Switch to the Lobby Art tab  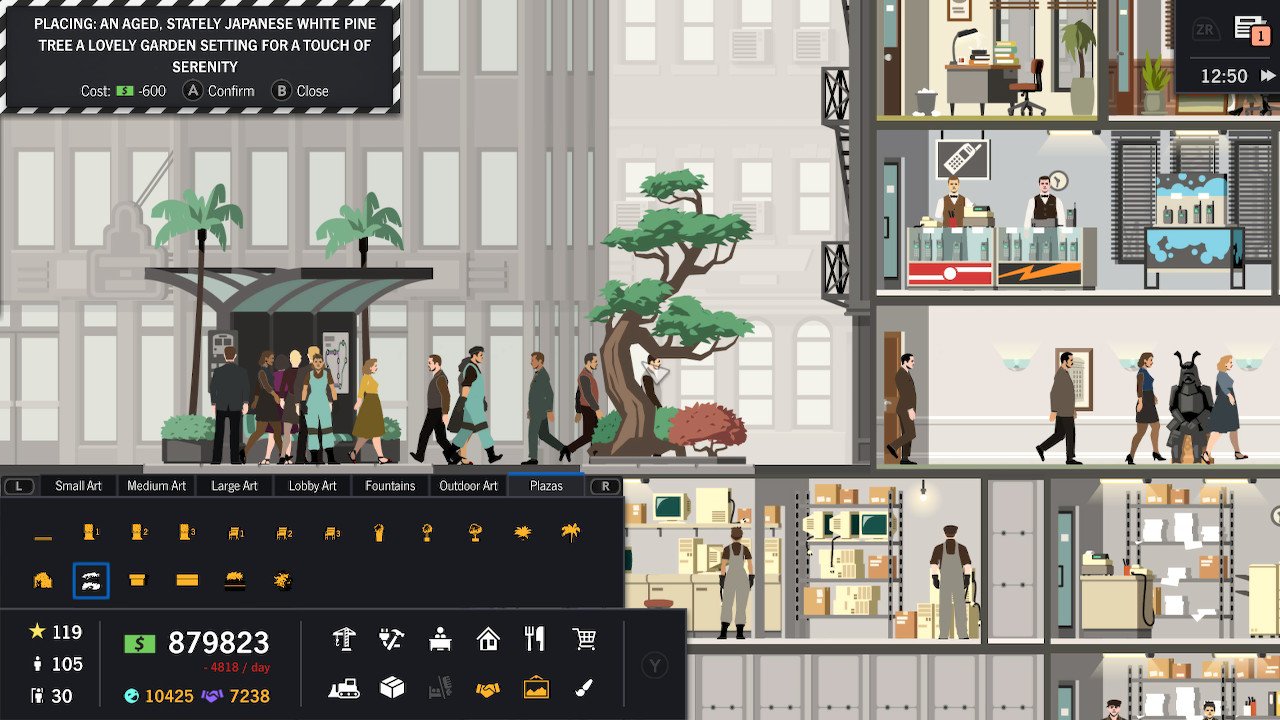click(x=312, y=485)
